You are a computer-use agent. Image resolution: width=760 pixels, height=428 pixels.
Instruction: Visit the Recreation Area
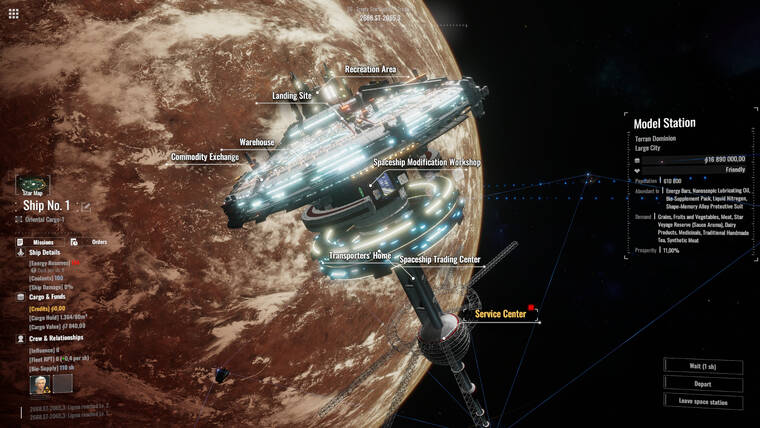[x=370, y=70]
